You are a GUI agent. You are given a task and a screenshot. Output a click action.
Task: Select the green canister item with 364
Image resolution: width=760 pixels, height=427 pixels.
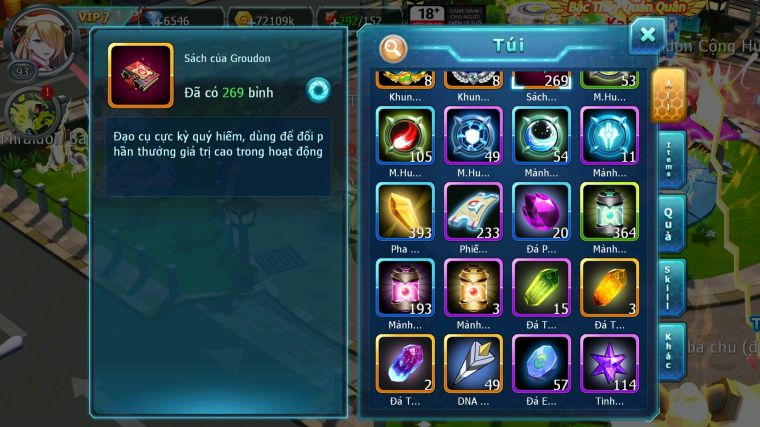[x=609, y=211]
